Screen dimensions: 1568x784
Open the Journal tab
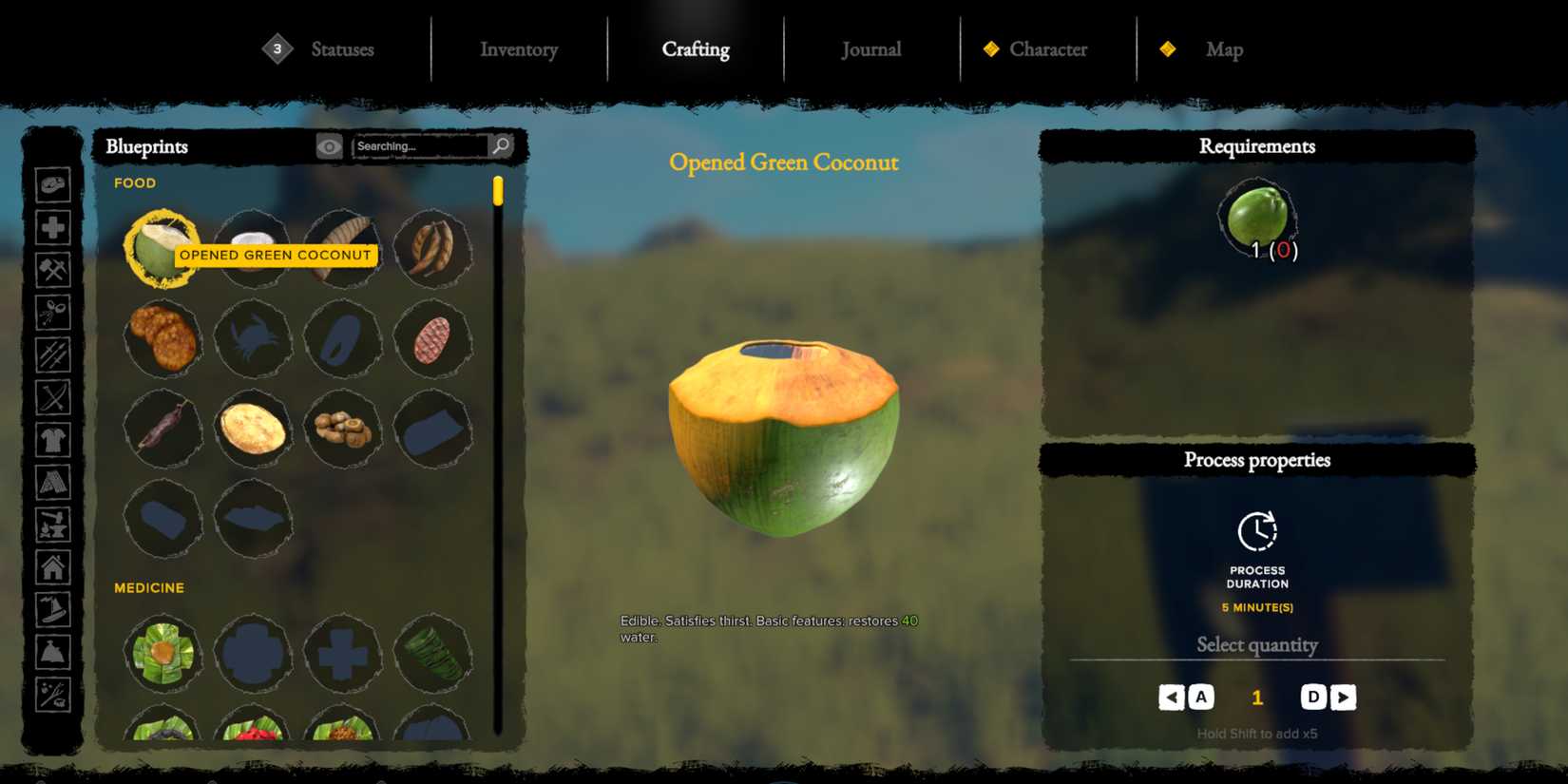[870, 49]
